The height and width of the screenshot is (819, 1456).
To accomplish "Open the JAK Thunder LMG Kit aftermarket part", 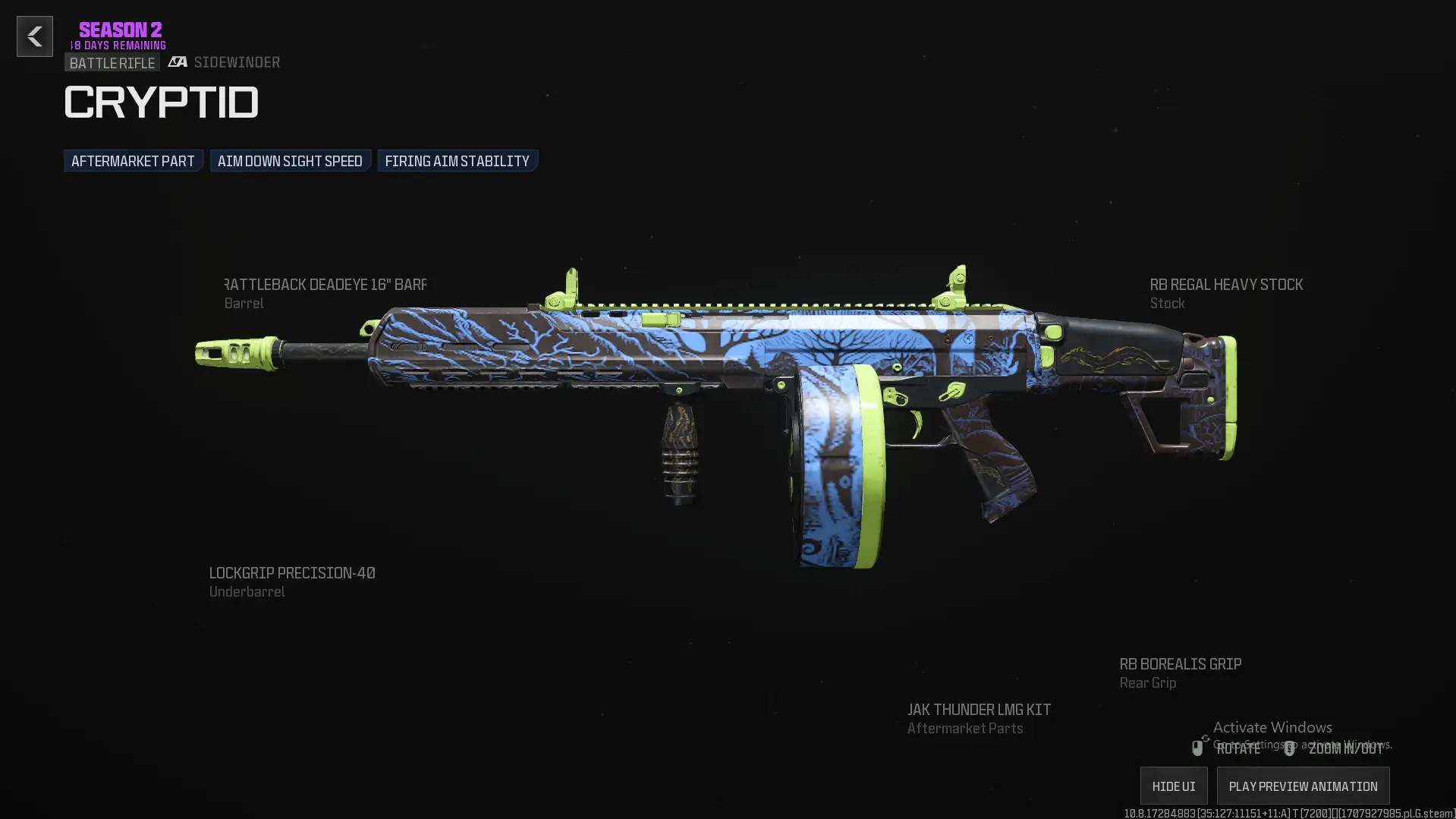I will coord(979,709).
